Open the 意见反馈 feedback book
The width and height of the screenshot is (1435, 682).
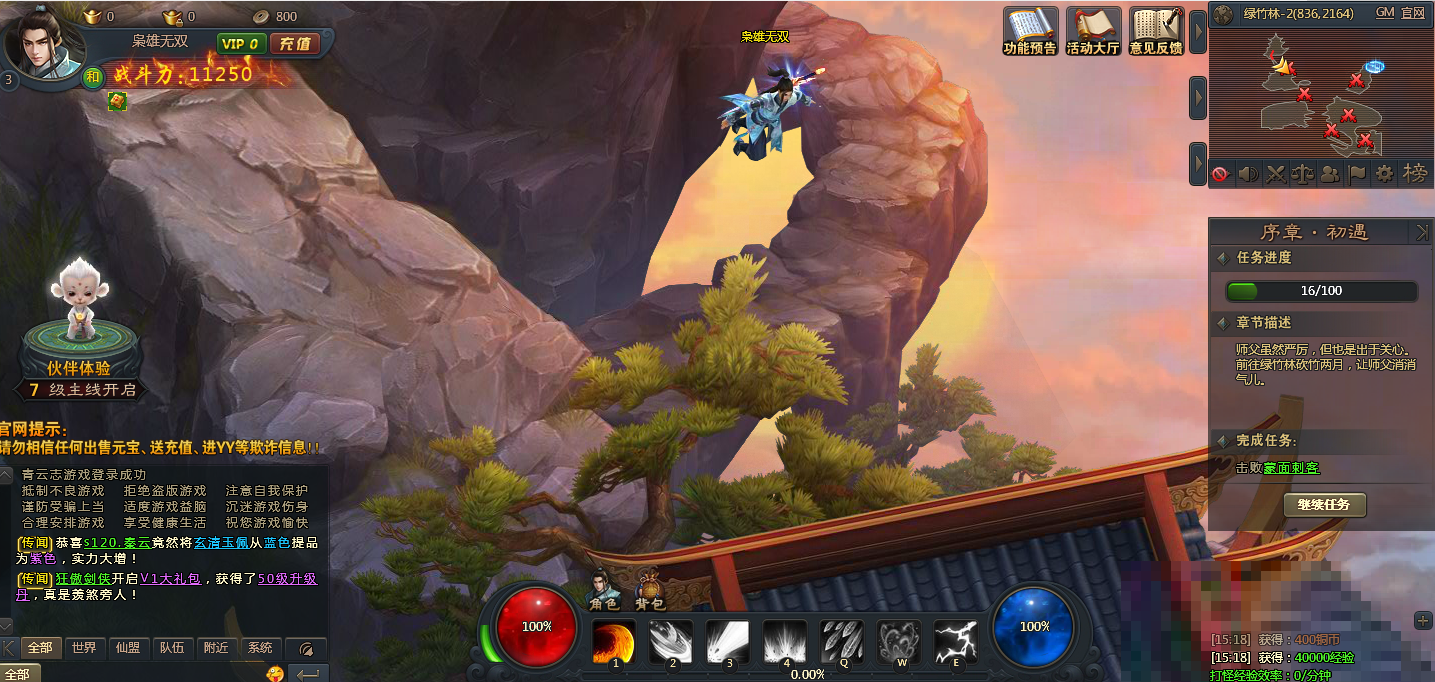1156,31
